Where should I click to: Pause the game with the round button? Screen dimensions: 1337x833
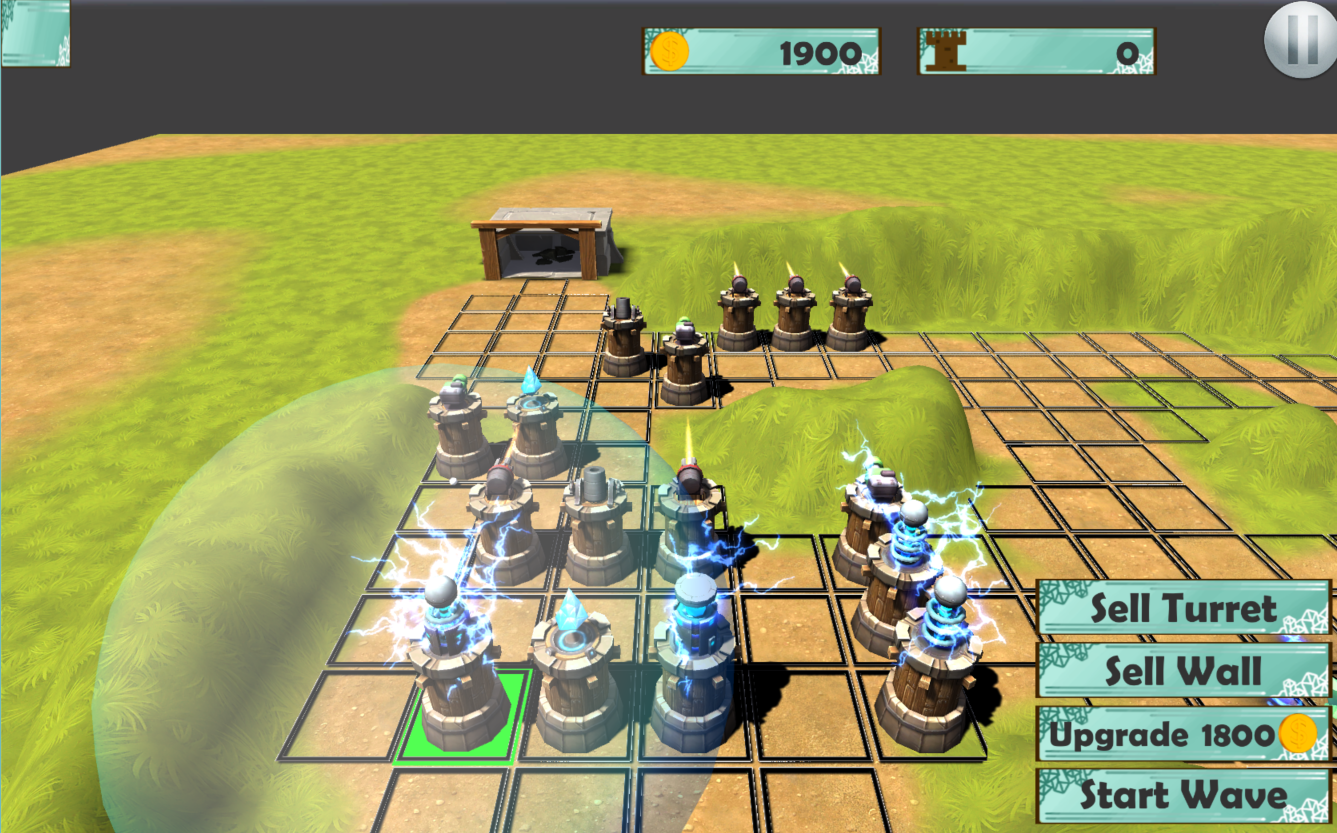click(x=1300, y=41)
